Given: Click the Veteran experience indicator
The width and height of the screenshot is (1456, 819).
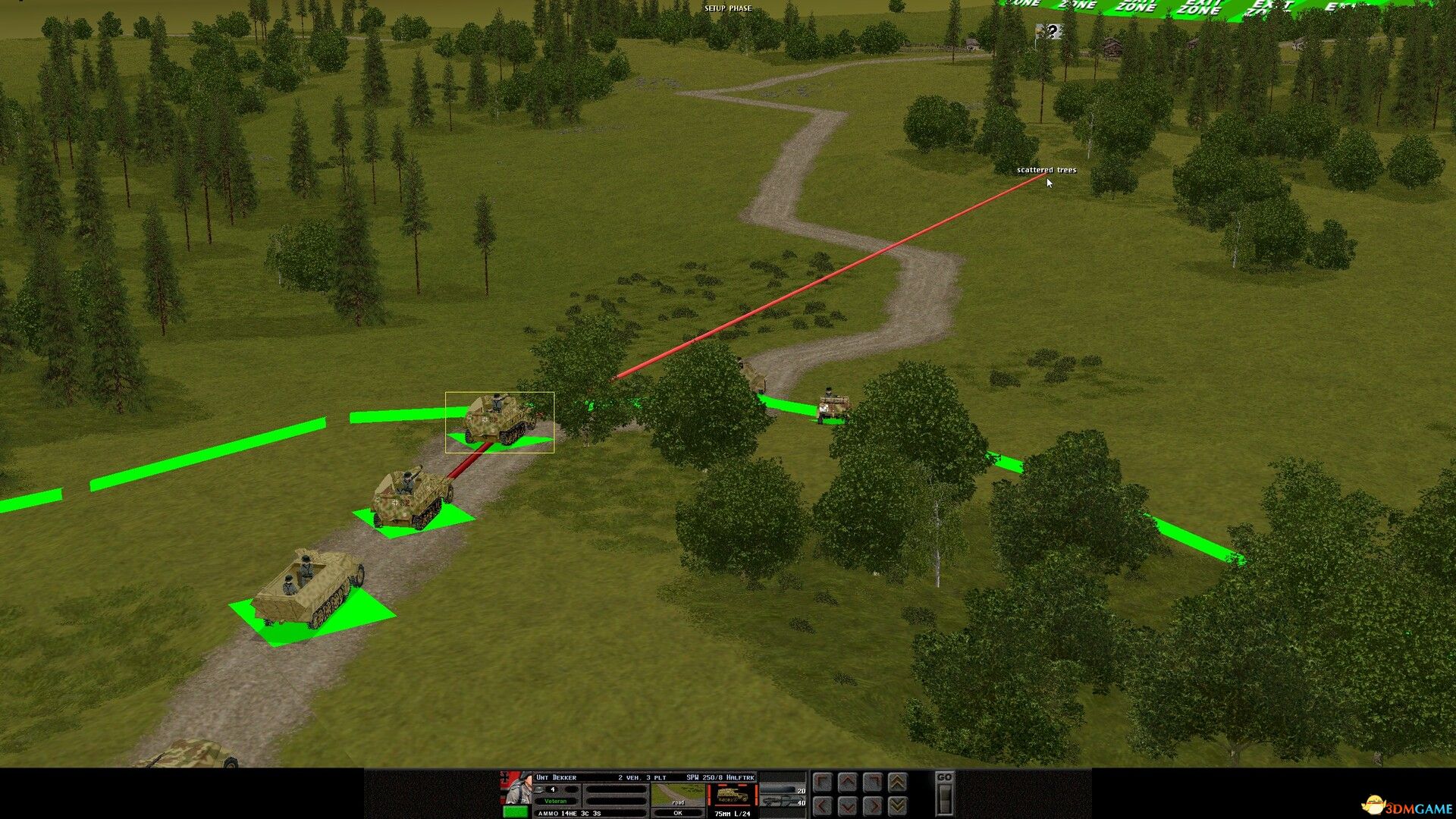Looking at the screenshot, I should tap(555, 802).
